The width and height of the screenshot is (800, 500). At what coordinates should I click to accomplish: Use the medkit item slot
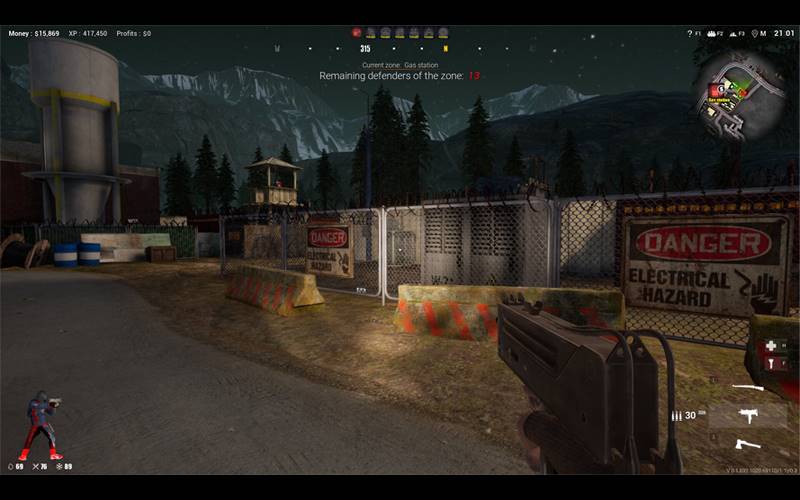click(769, 347)
